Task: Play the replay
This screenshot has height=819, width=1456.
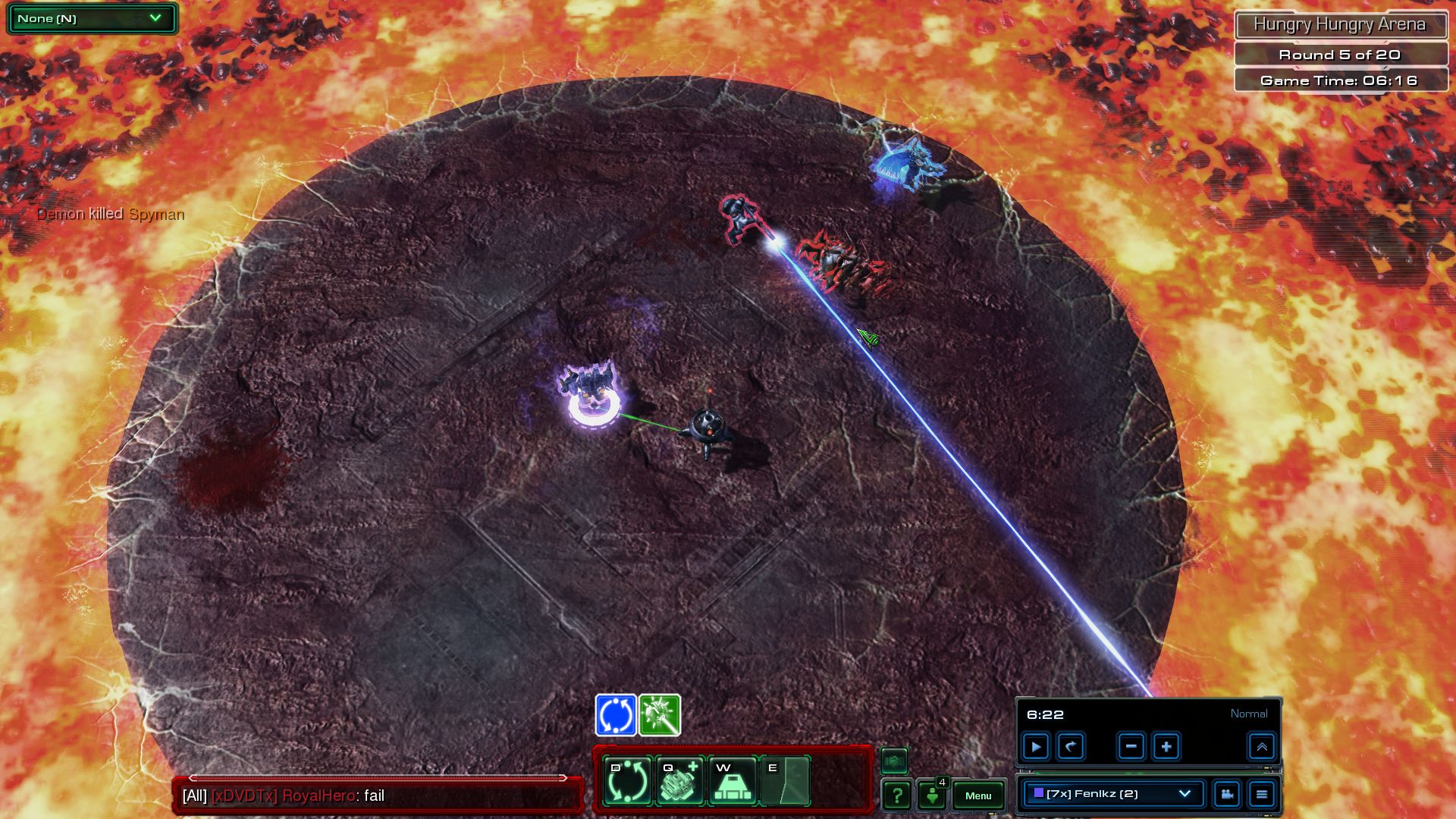Action: tap(1036, 747)
